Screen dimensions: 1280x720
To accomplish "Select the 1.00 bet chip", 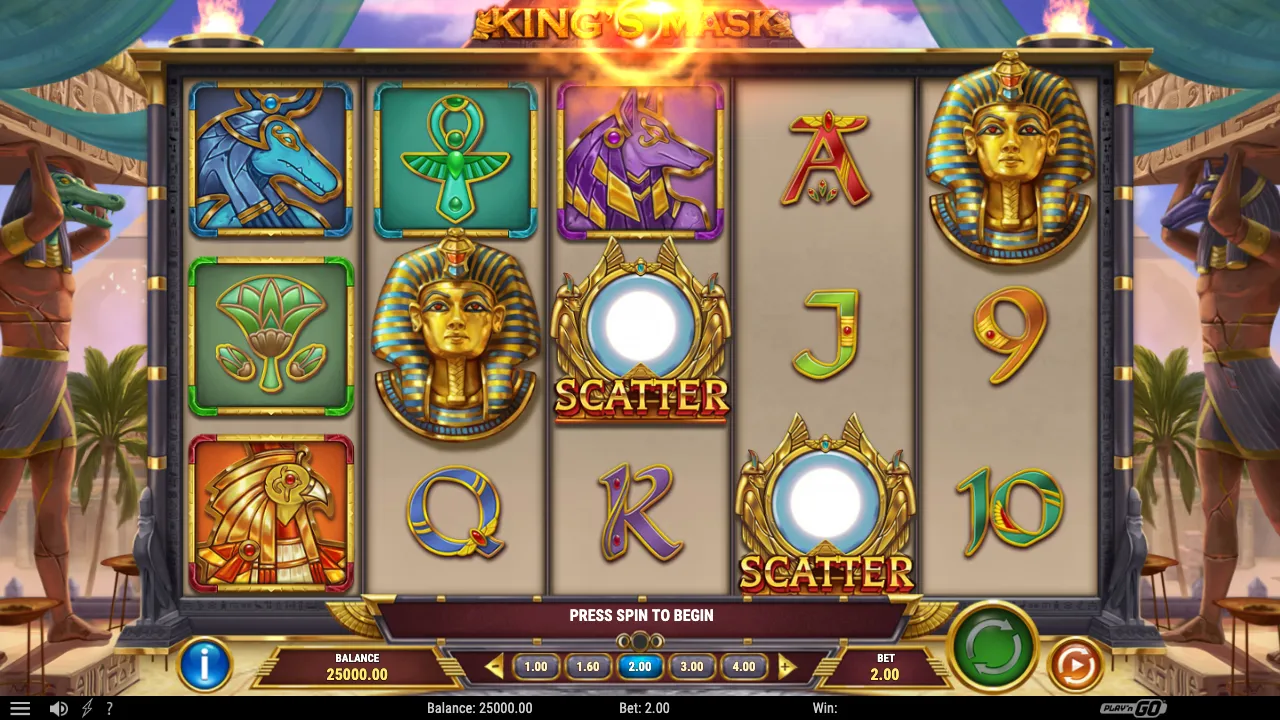I will [x=536, y=666].
